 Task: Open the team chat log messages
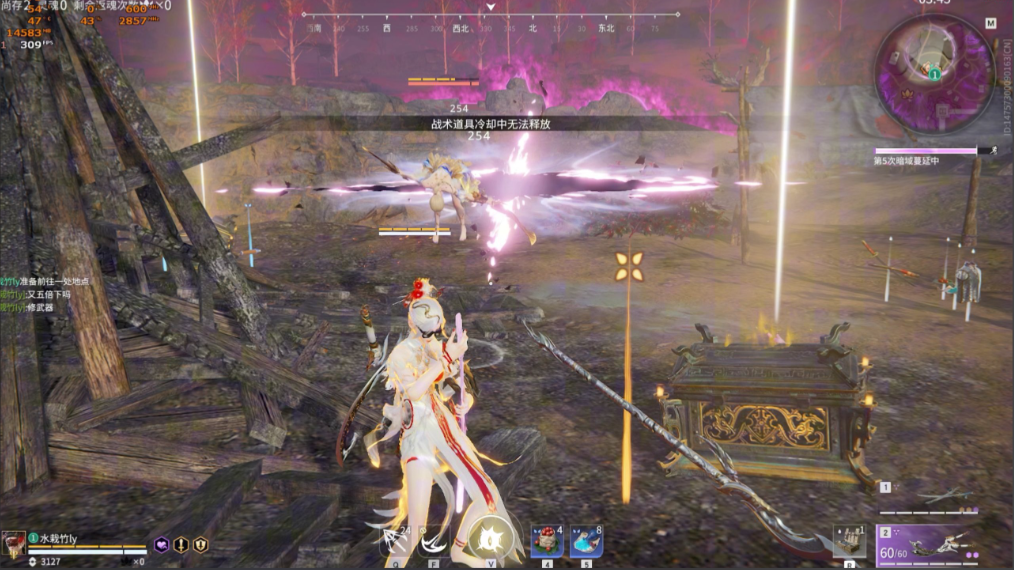pyautogui.click(x=45, y=295)
